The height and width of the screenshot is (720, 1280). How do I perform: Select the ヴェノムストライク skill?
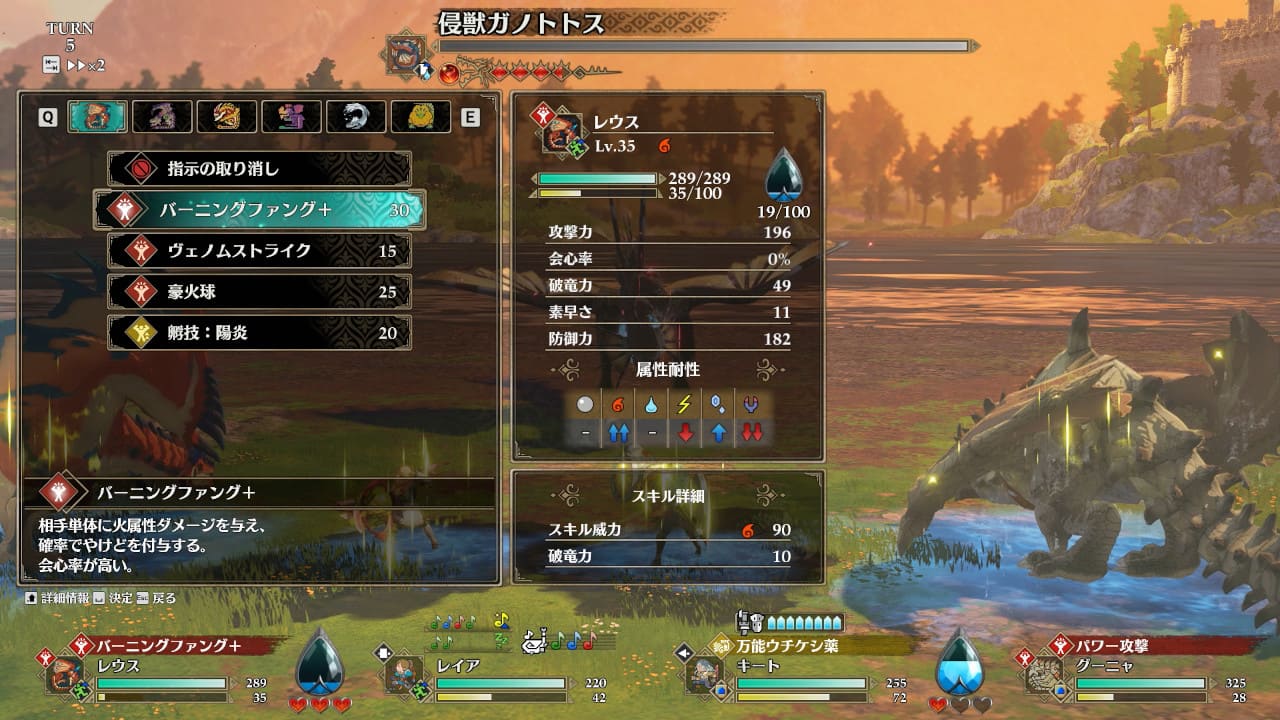point(260,251)
